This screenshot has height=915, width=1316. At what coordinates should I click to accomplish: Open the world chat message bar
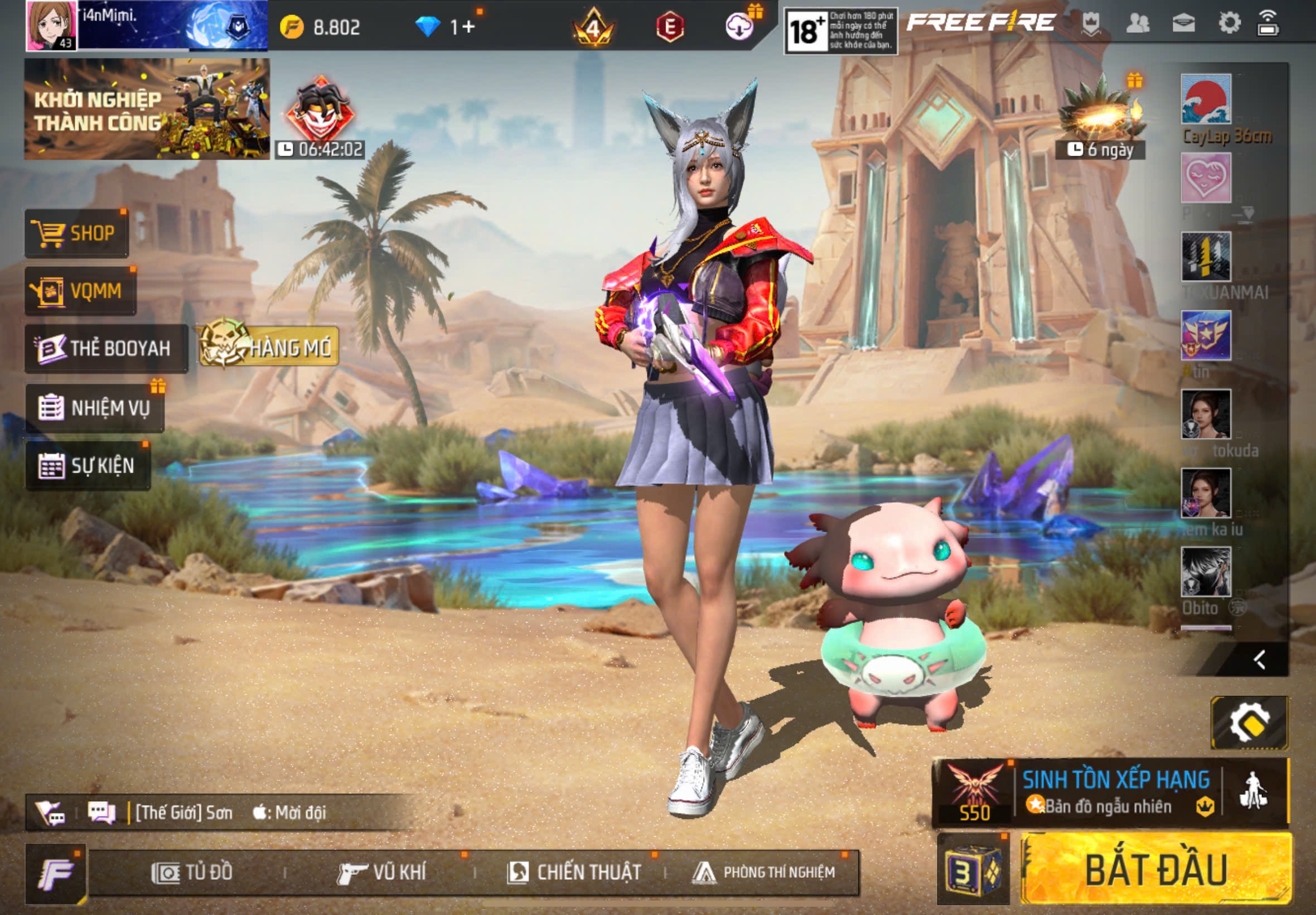229,812
